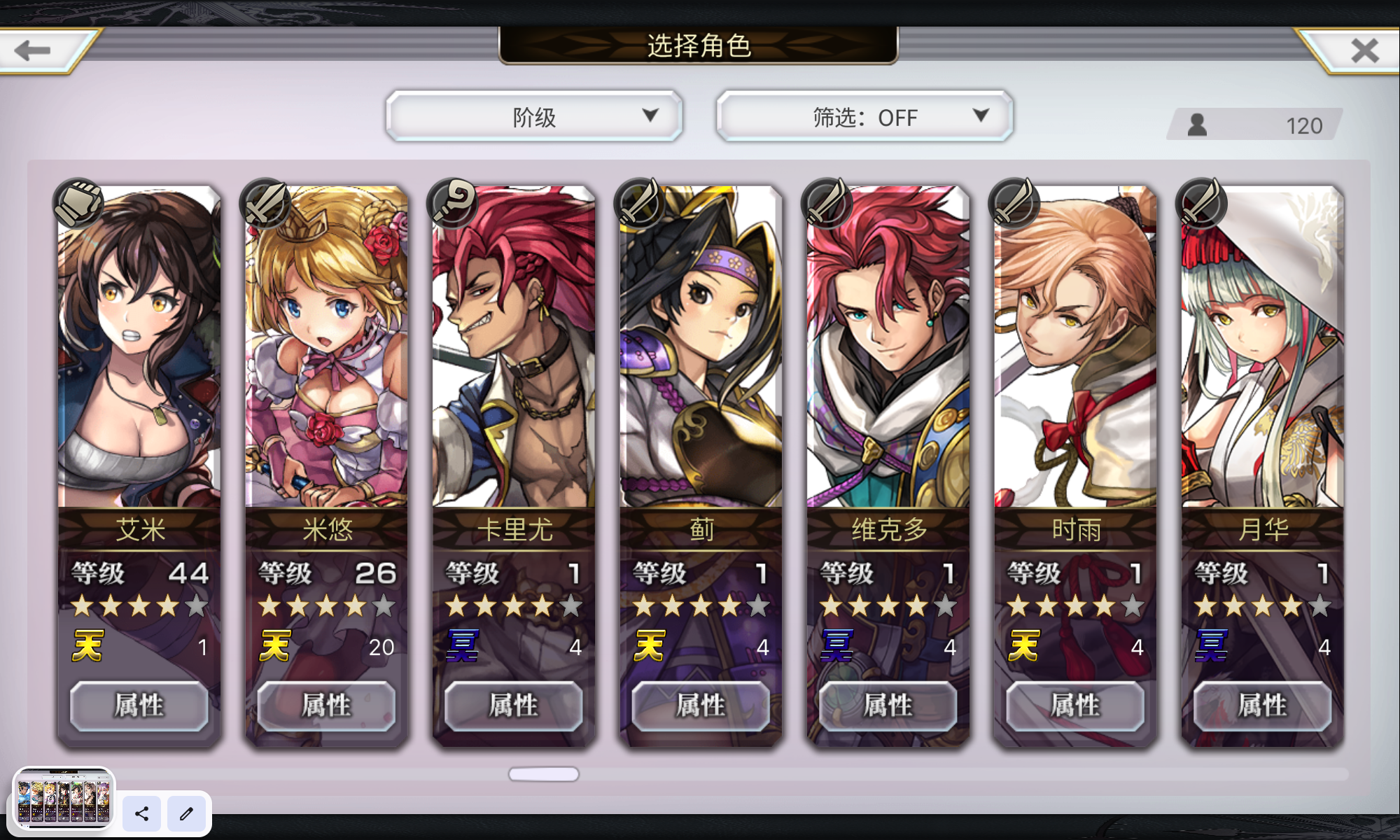Open the 筛选 dropdown arrow
Image resolution: width=1400 pixels, height=840 pixels.
982,116
